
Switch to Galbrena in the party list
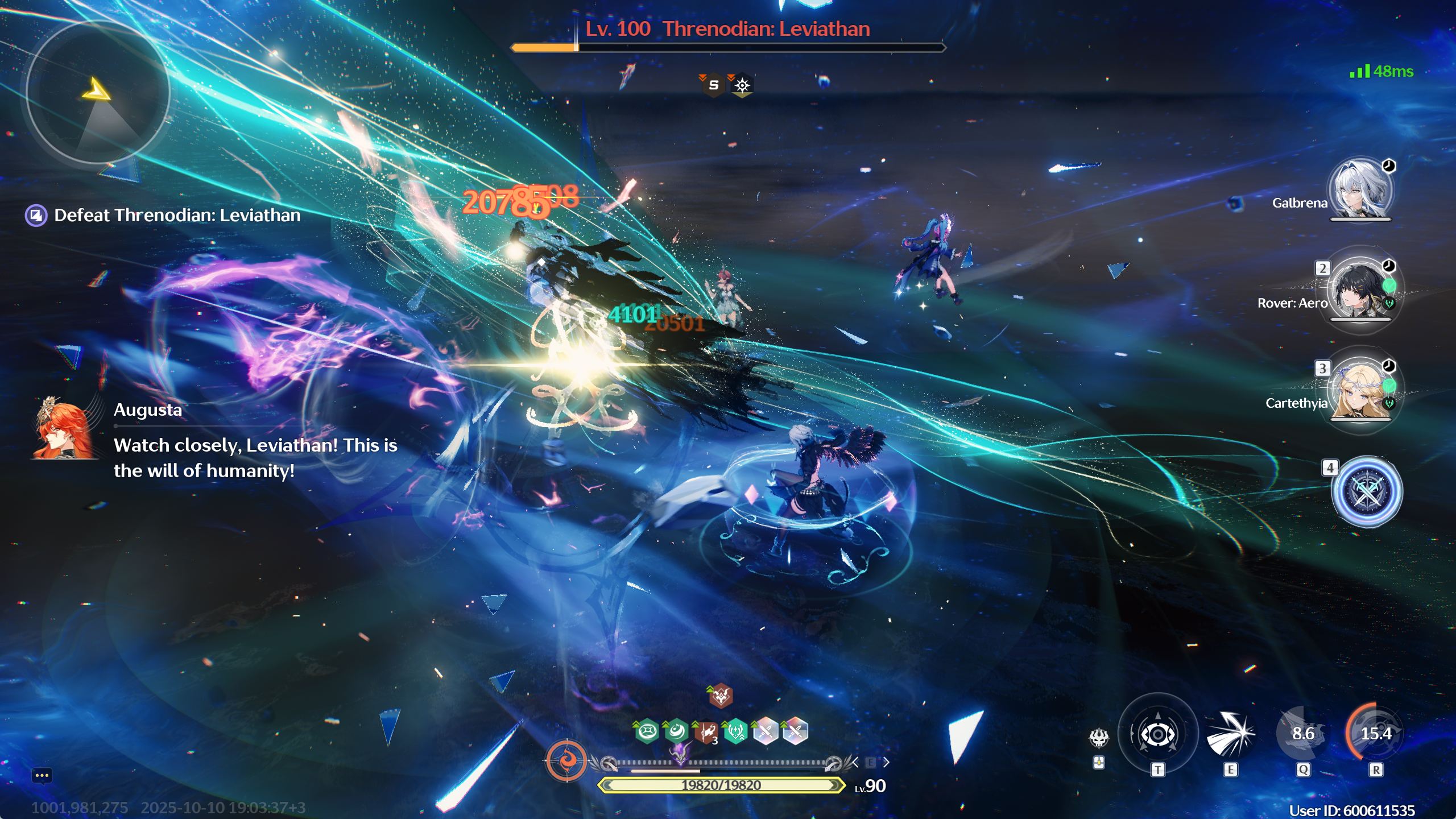click(1360, 190)
